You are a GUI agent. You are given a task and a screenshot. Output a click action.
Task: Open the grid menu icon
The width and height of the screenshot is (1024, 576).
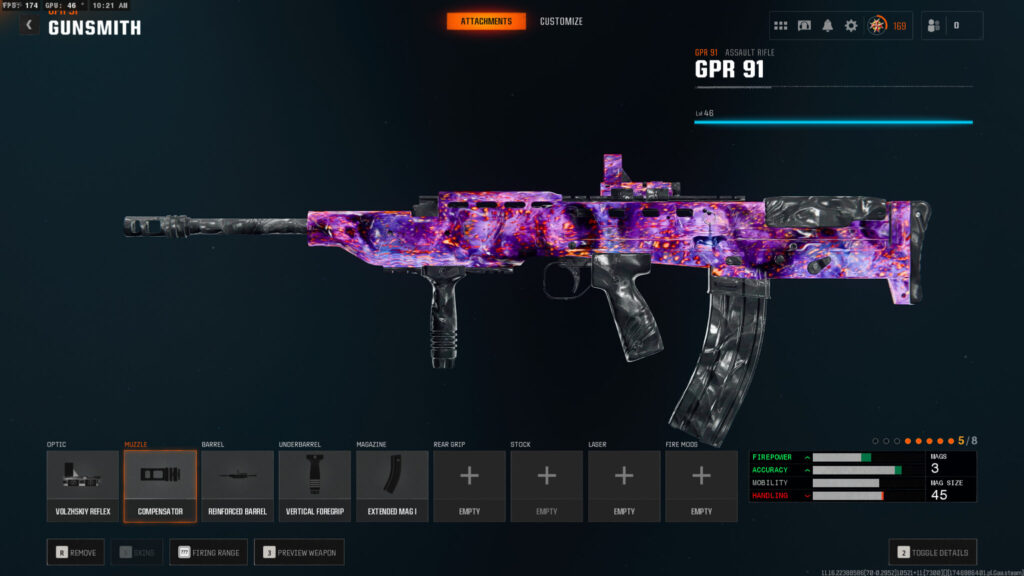(x=781, y=26)
